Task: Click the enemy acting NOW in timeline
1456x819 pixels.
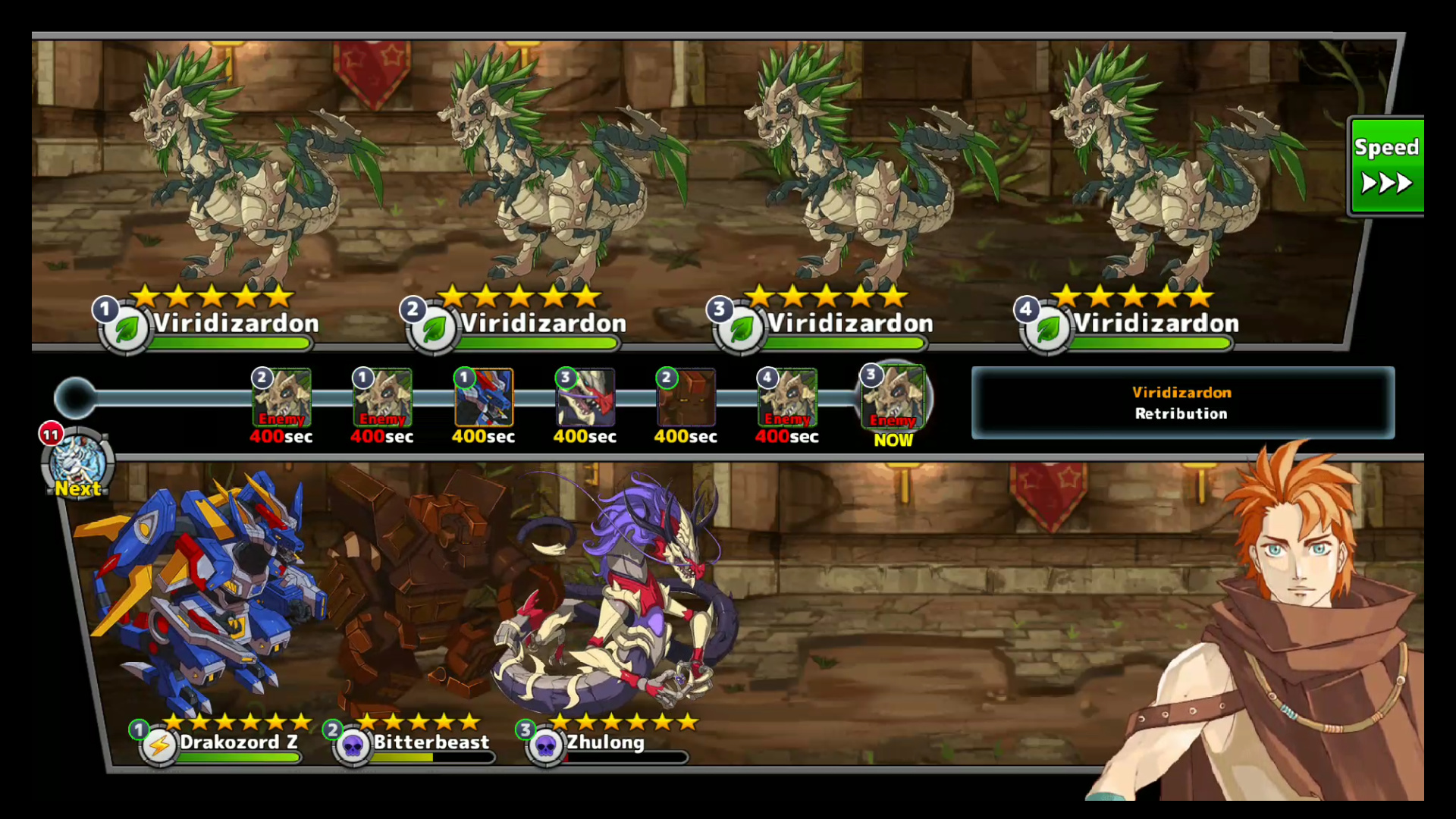Action: coord(893,398)
